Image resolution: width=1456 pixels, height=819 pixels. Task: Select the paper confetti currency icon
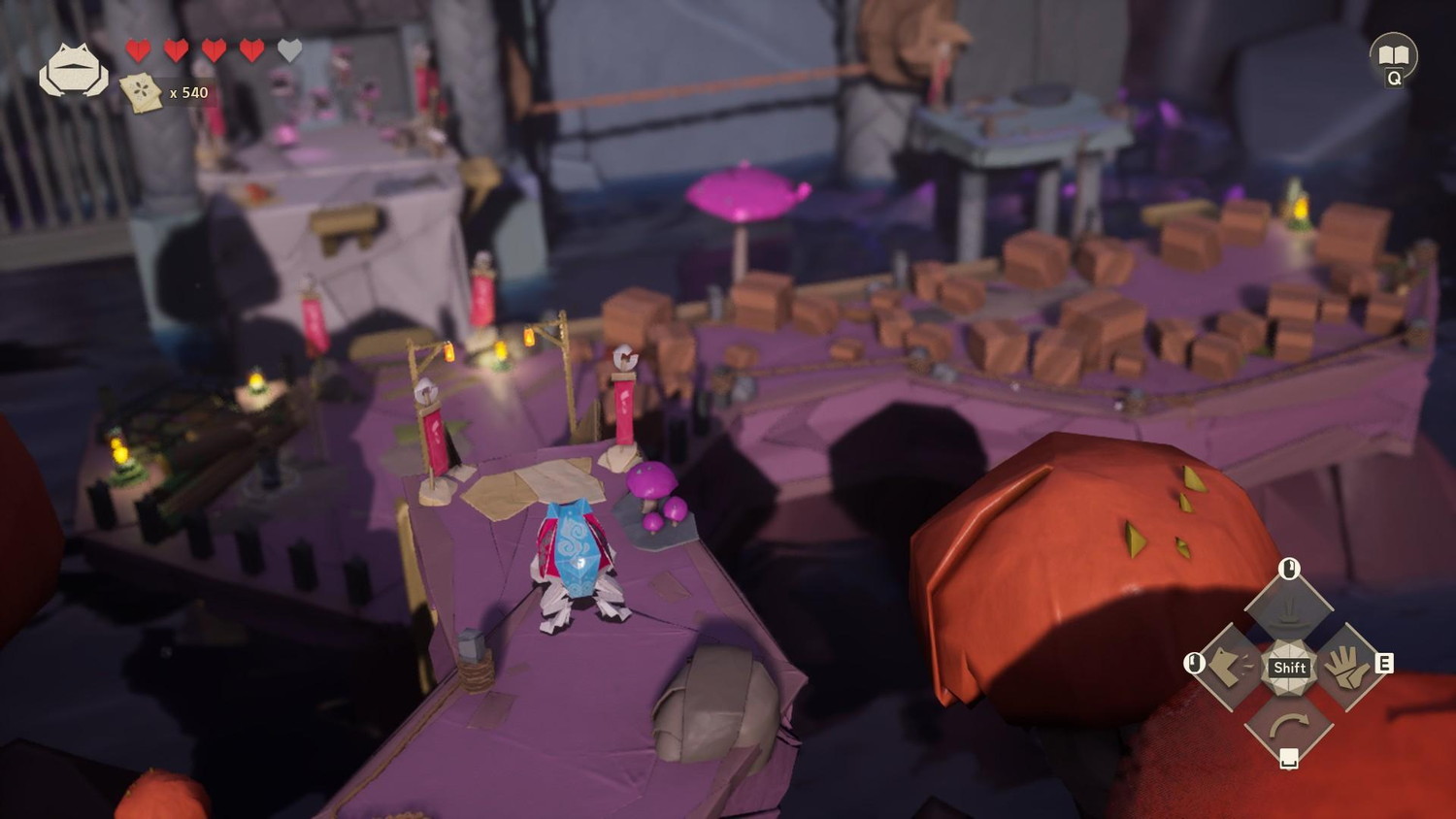[x=142, y=93]
